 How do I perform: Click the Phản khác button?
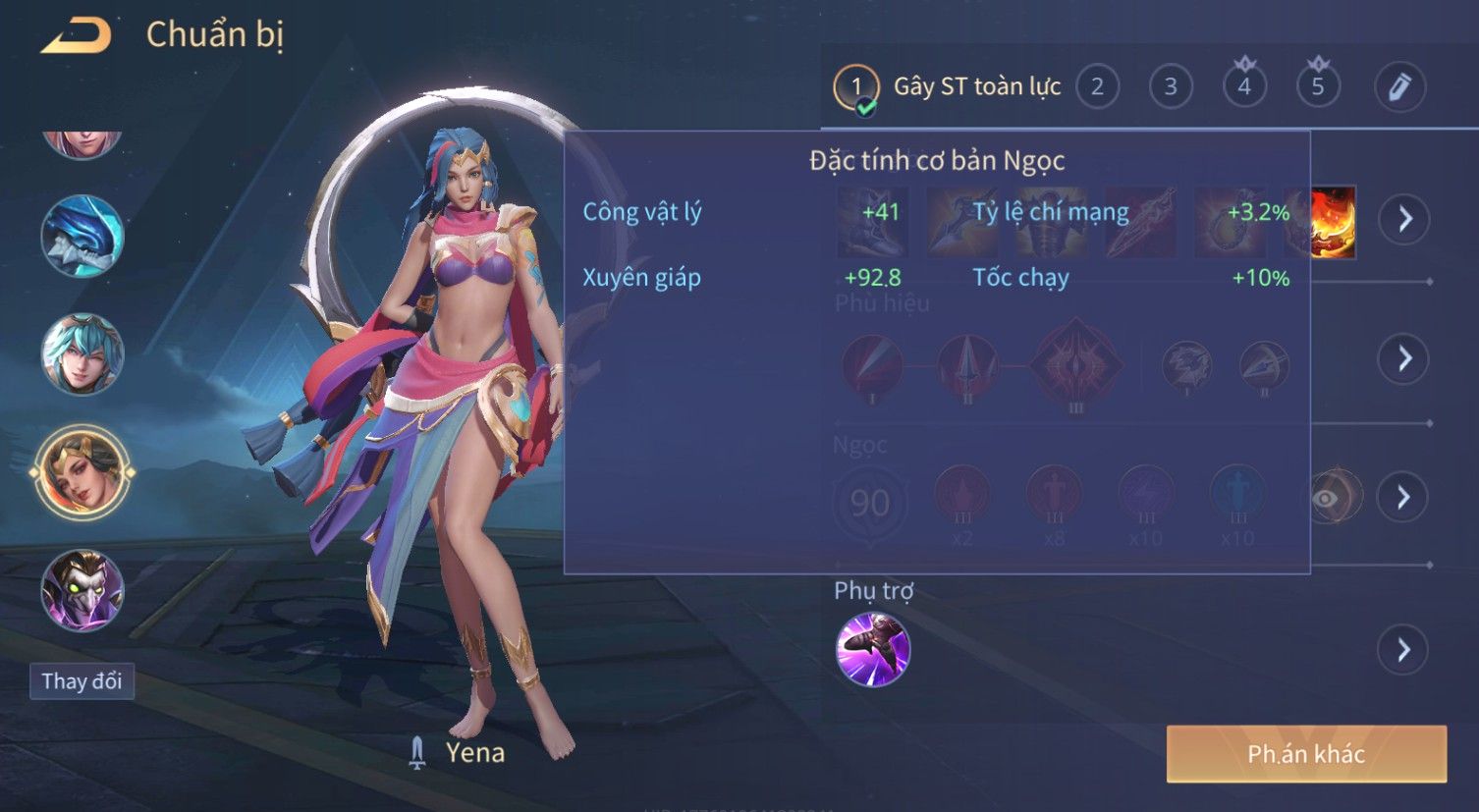(1306, 754)
